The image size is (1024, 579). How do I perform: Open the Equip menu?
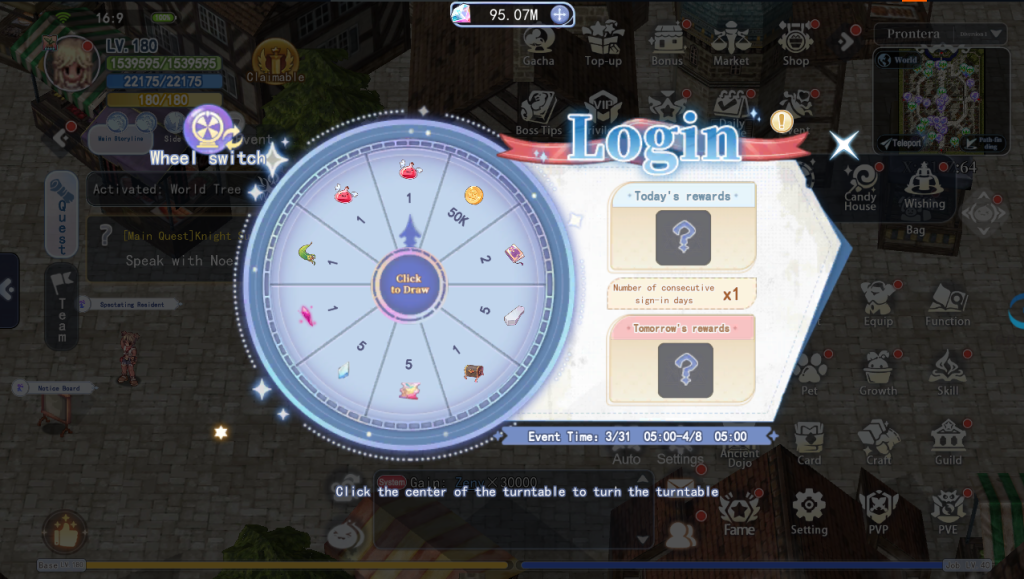(x=878, y=304)
